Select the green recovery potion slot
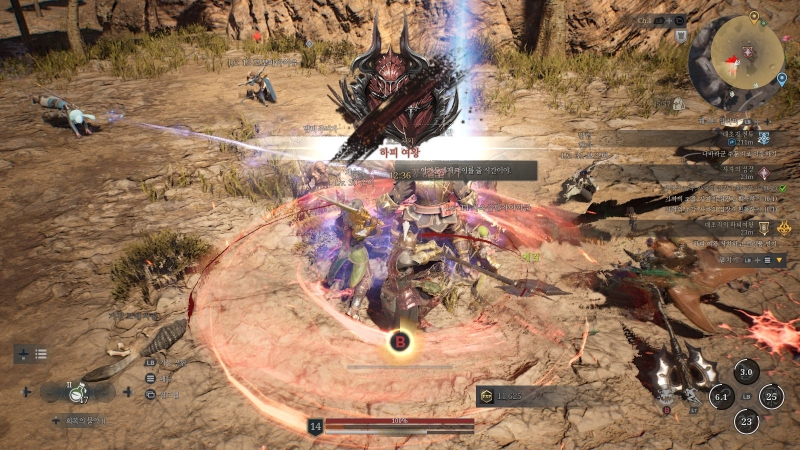This screenshot has width=800, height=450. click(75, 393)
